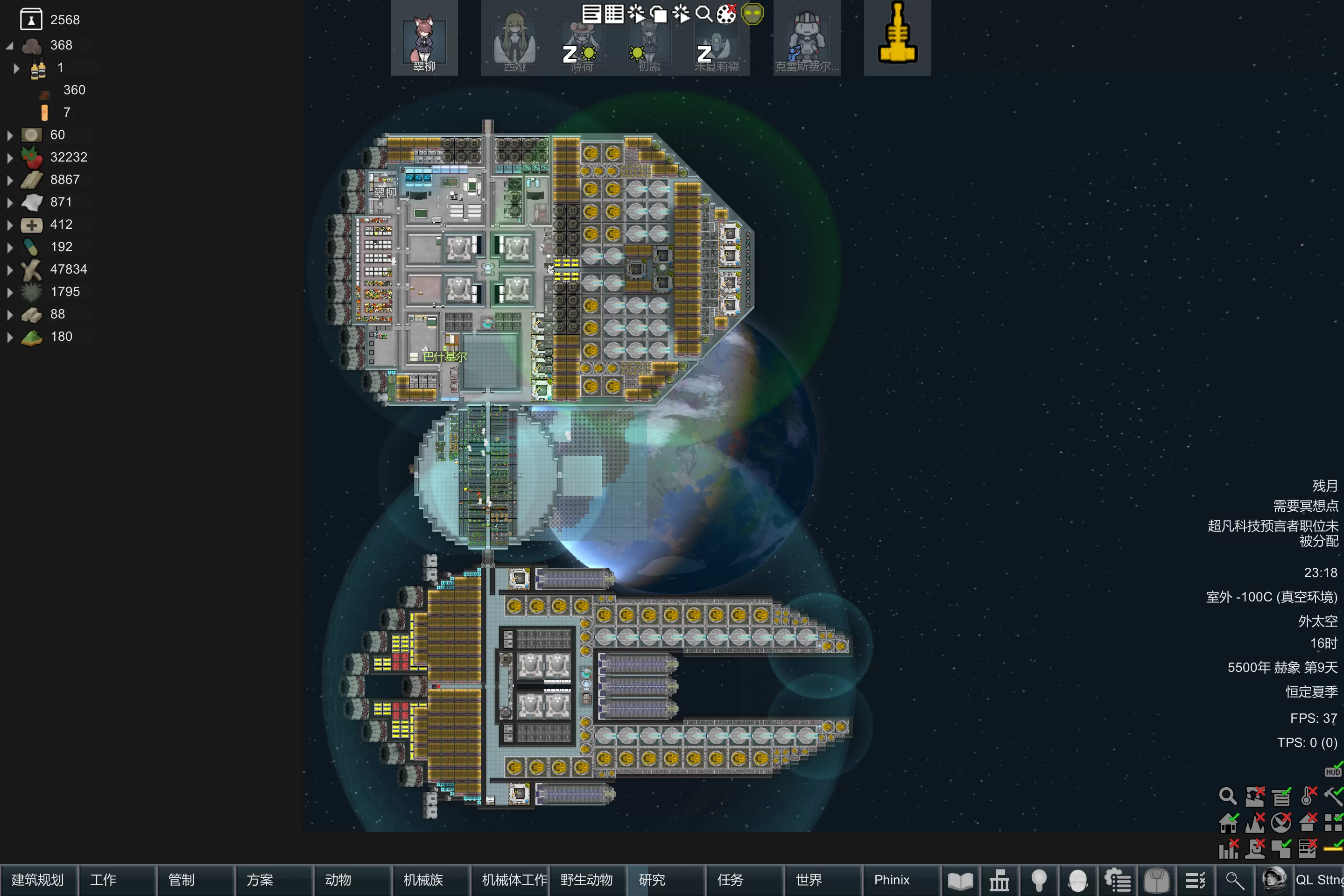Open the 建筑规划 architect menu
The width and height of the screenshot is (1344, 896).
(38, 880)
